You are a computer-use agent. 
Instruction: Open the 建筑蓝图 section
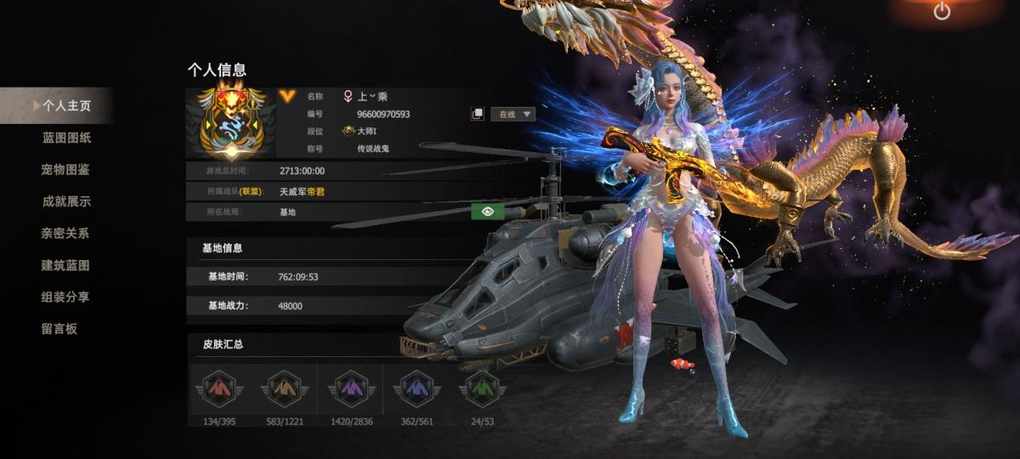pyautogui.click(x=66, y=265)
